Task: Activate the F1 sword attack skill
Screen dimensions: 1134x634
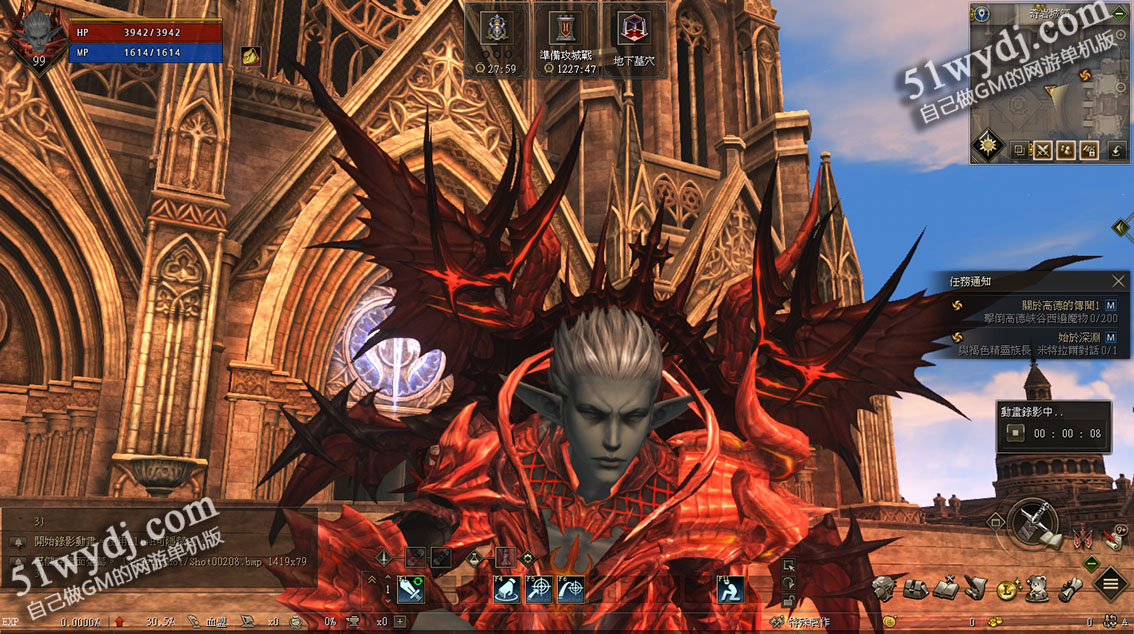Action: click(x=411, y=589)
